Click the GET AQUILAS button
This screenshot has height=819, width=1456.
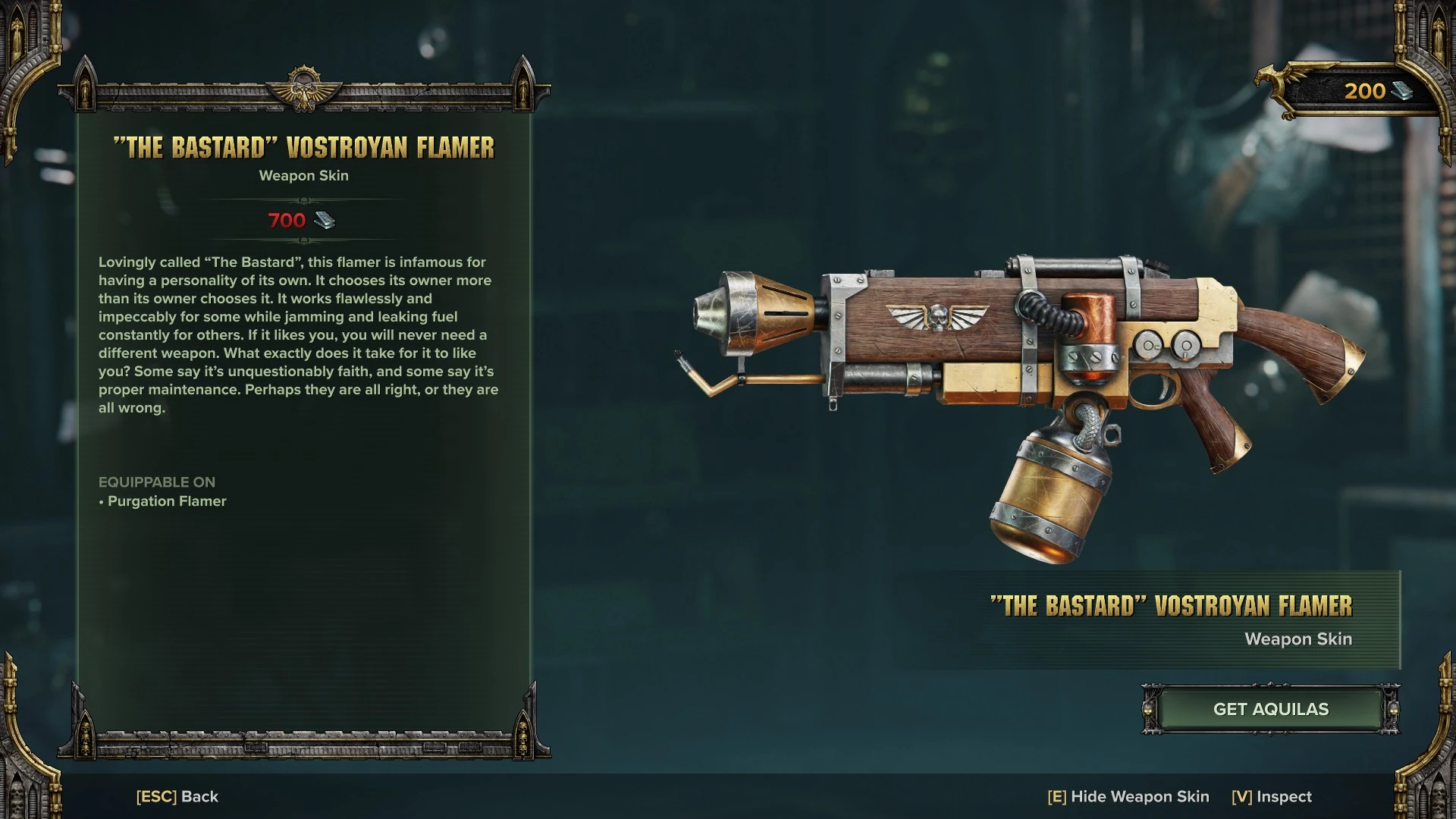coord(1270,709)
